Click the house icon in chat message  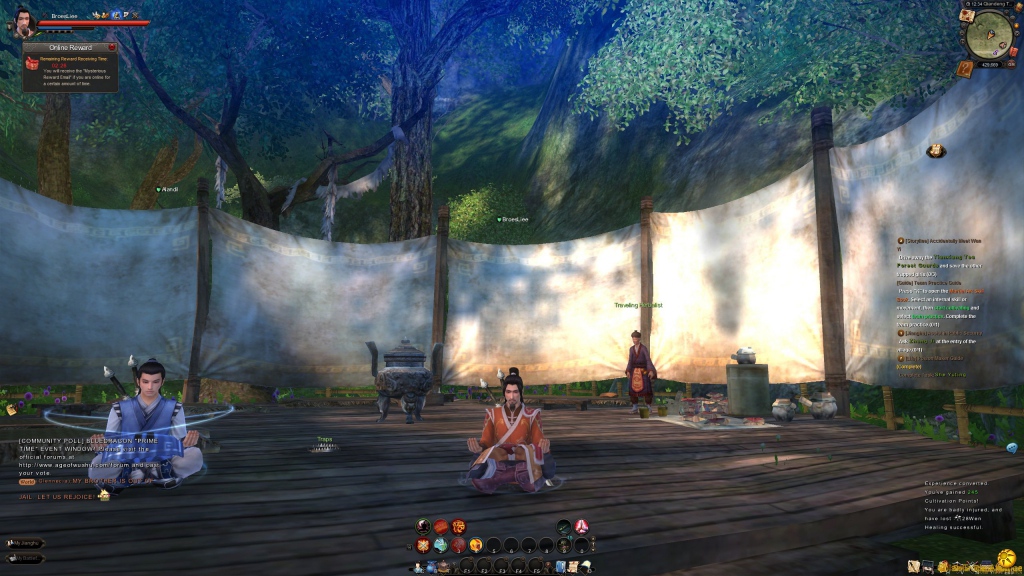(x=103, y=495)
